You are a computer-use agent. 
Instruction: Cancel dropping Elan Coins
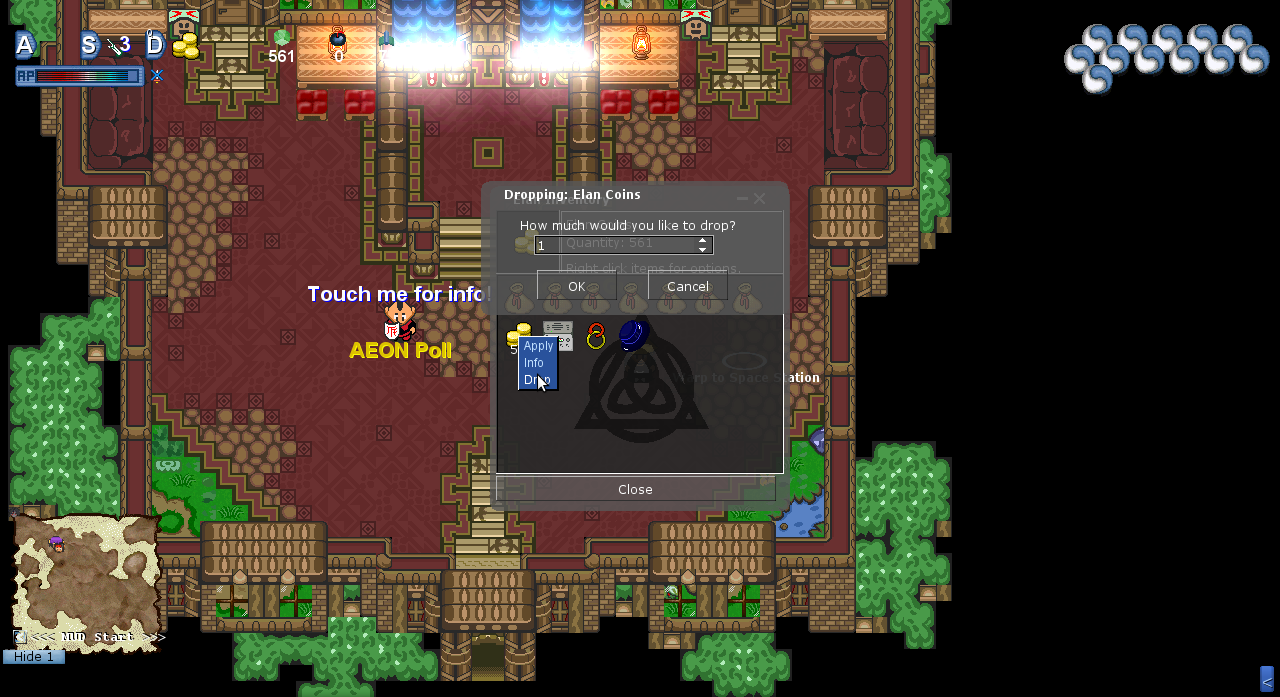pyautogui.click(x=687, y=286)
